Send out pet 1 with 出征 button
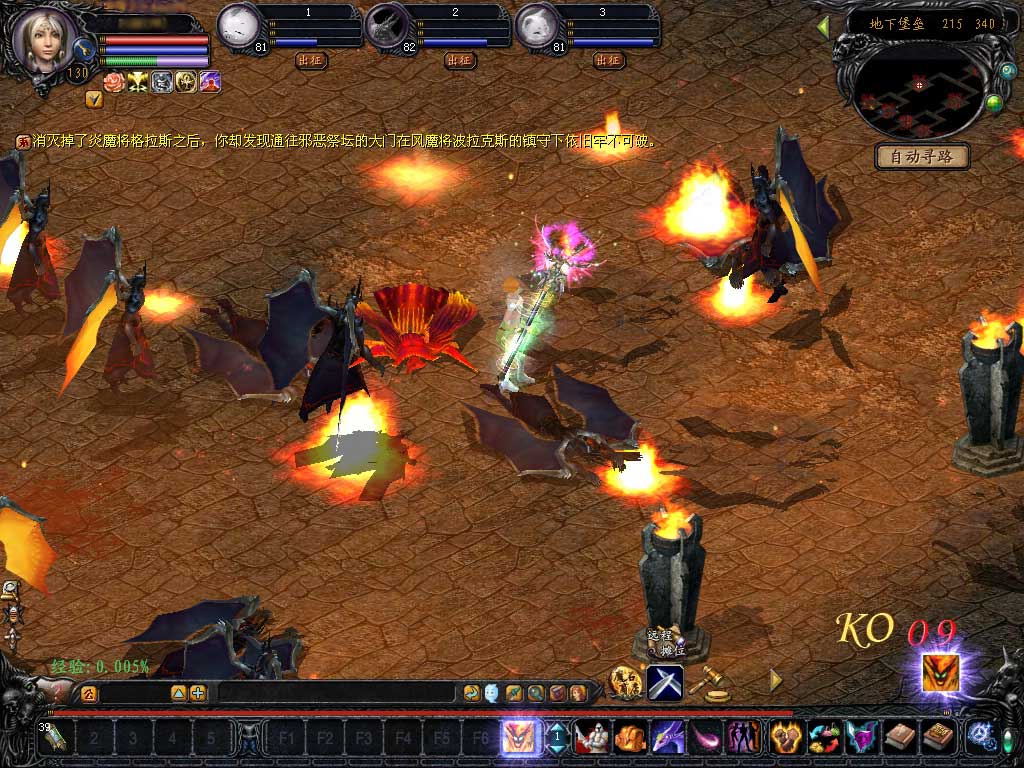The height and width of the screenshot is (768, 1024). coord(312,60)
